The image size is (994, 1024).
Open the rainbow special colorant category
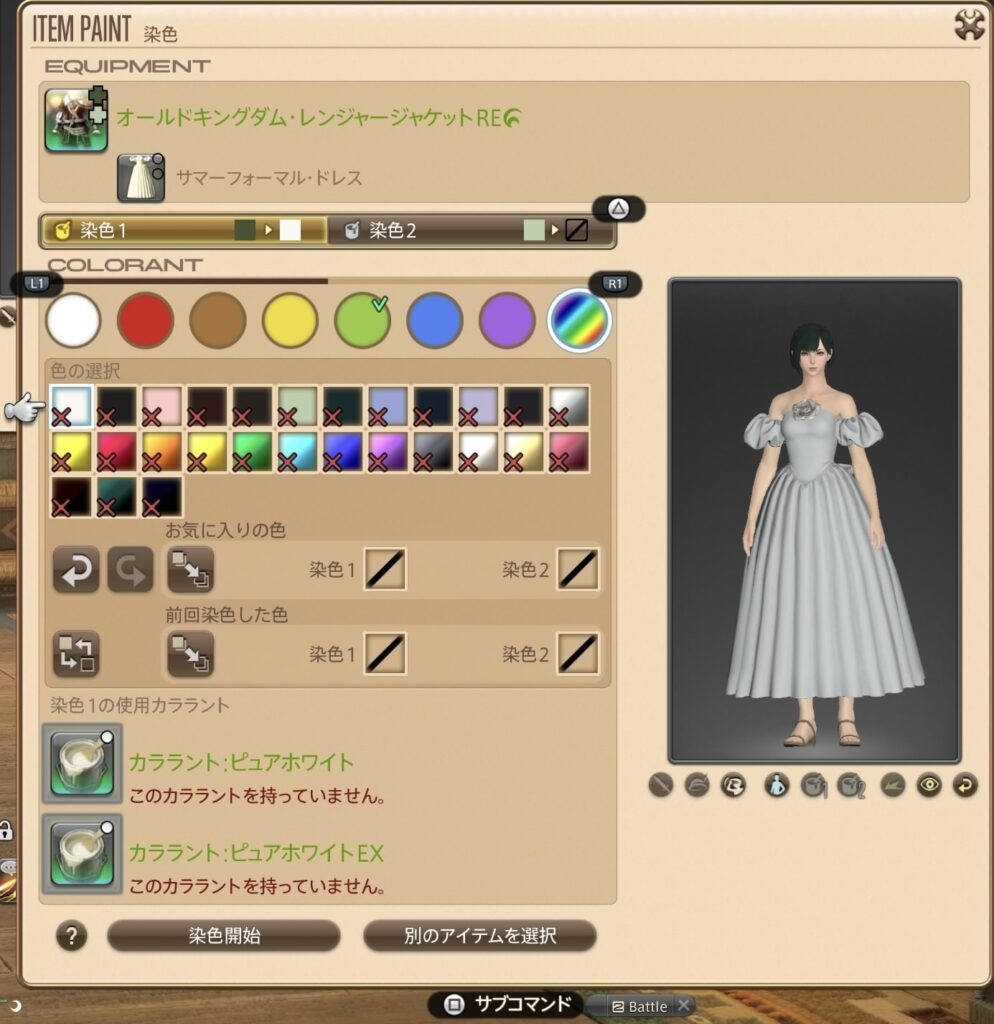pyautogui.click(x=580, y=320)
